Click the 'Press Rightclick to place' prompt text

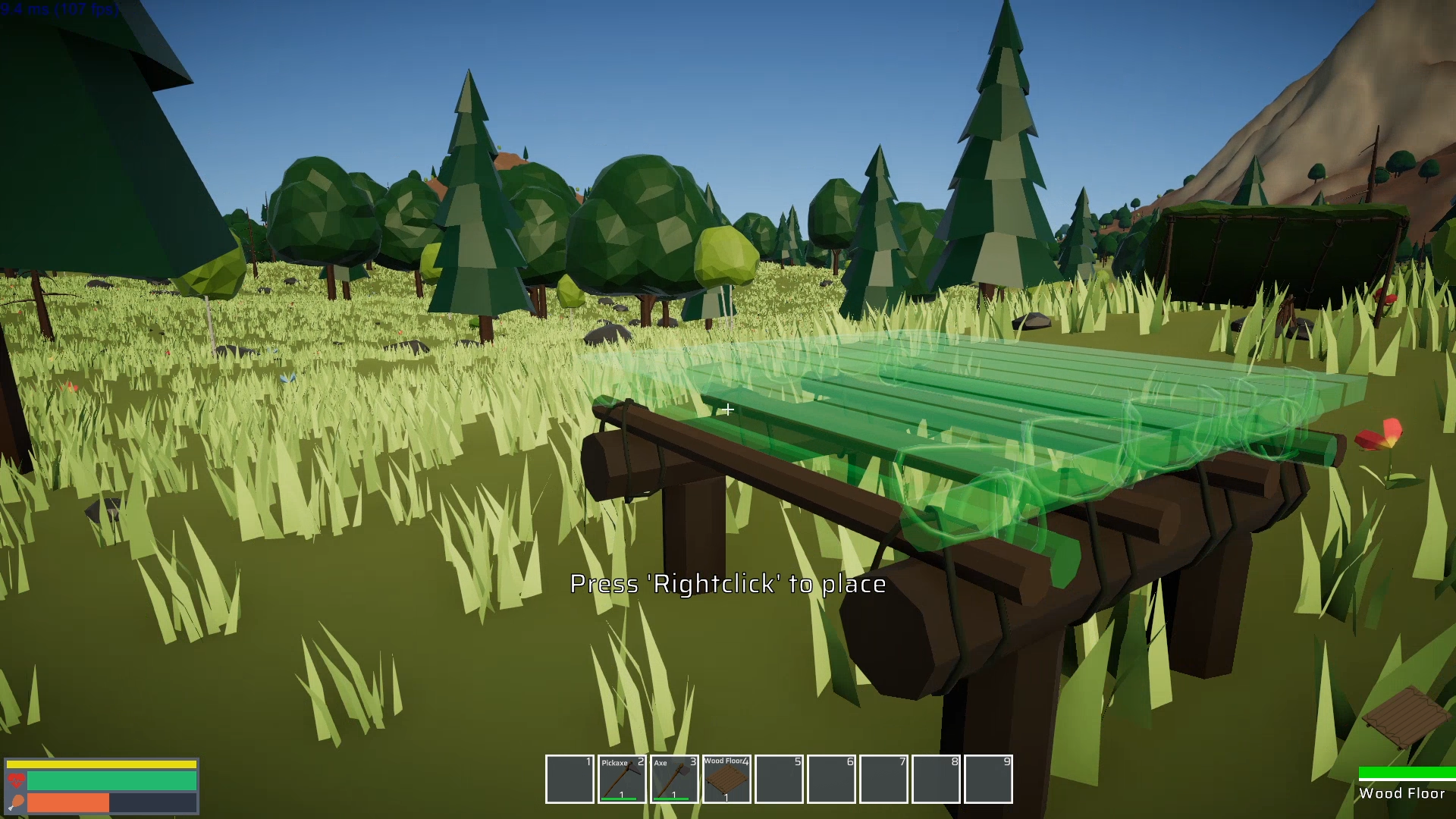point(726,585)
